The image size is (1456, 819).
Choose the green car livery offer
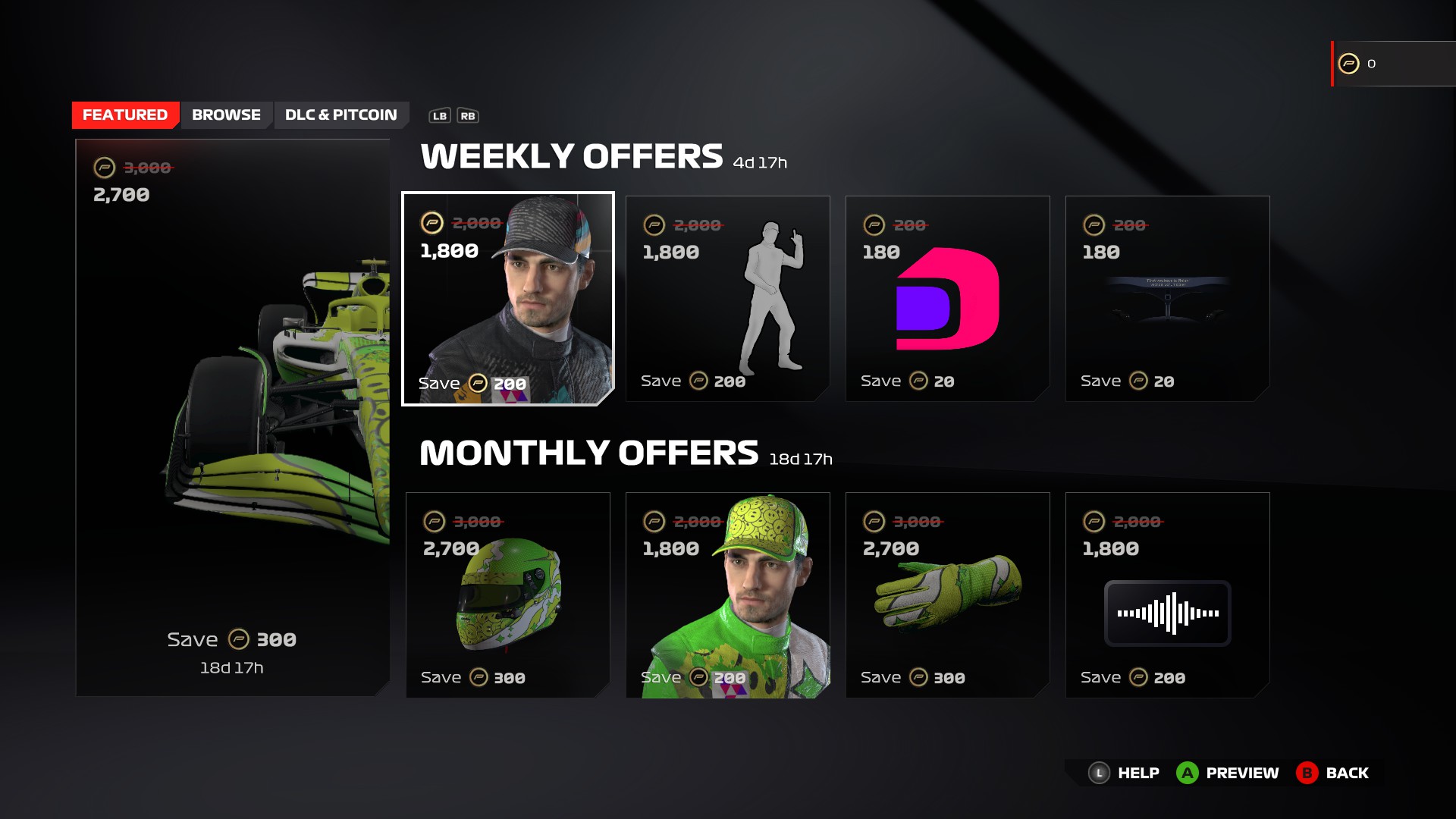[x=233, y=417]
